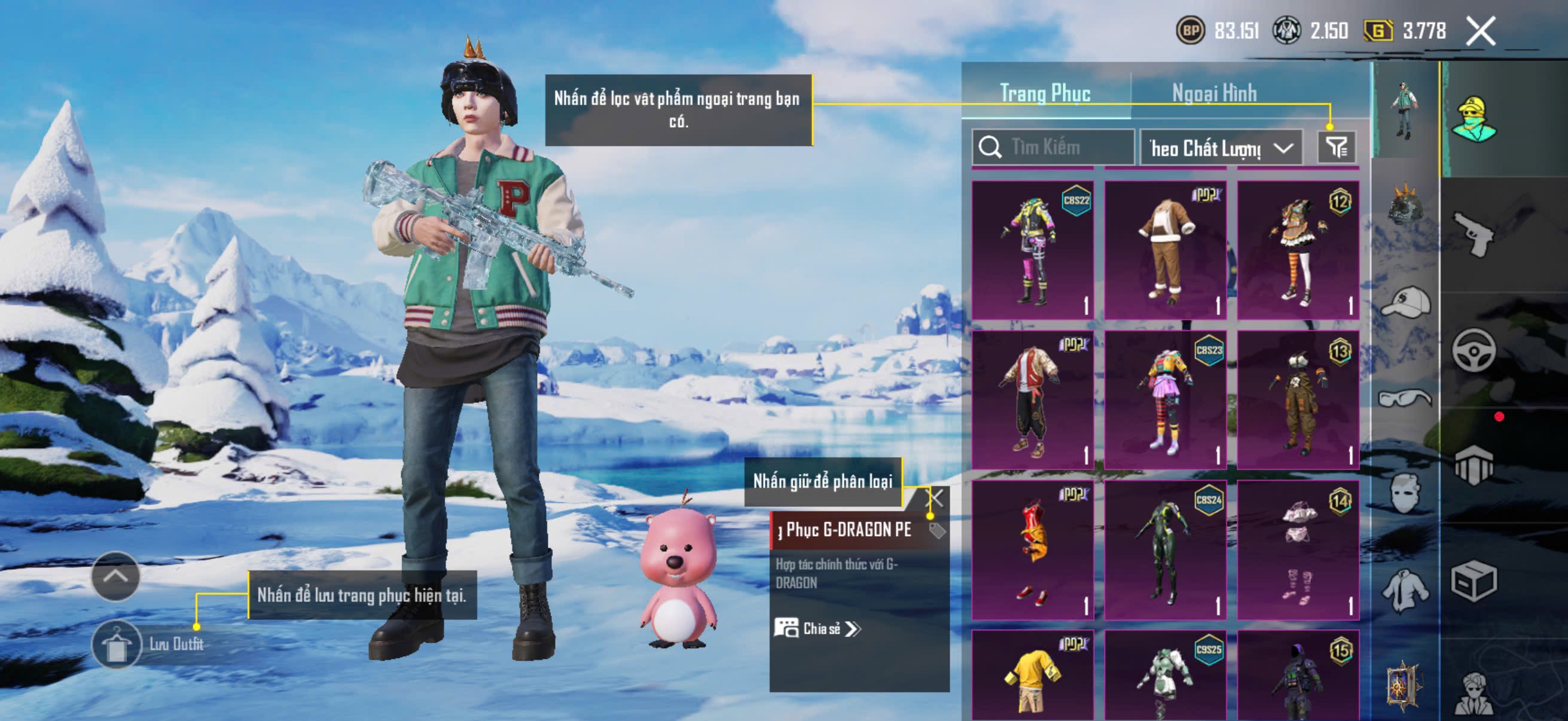Close the inventory screen
The image size is (1568, 721).
click(1480, 31)
